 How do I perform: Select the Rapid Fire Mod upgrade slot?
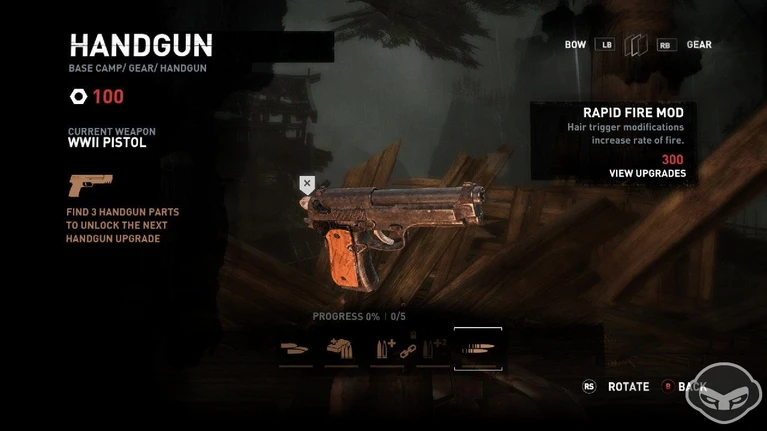tap(478, 349)
